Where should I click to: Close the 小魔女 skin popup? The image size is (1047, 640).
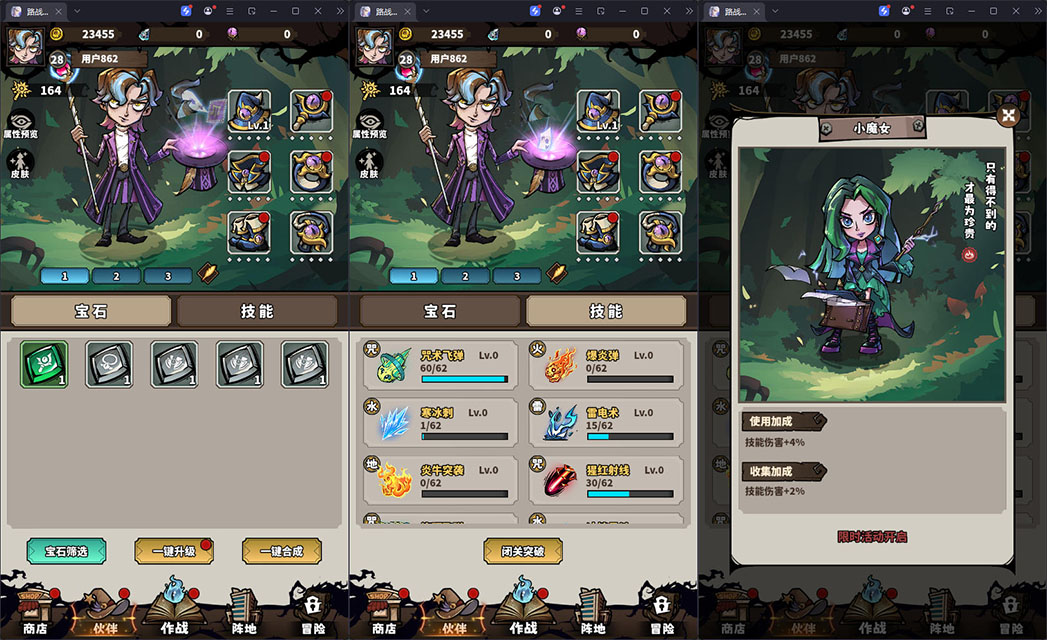click(x=1007, y=116)
